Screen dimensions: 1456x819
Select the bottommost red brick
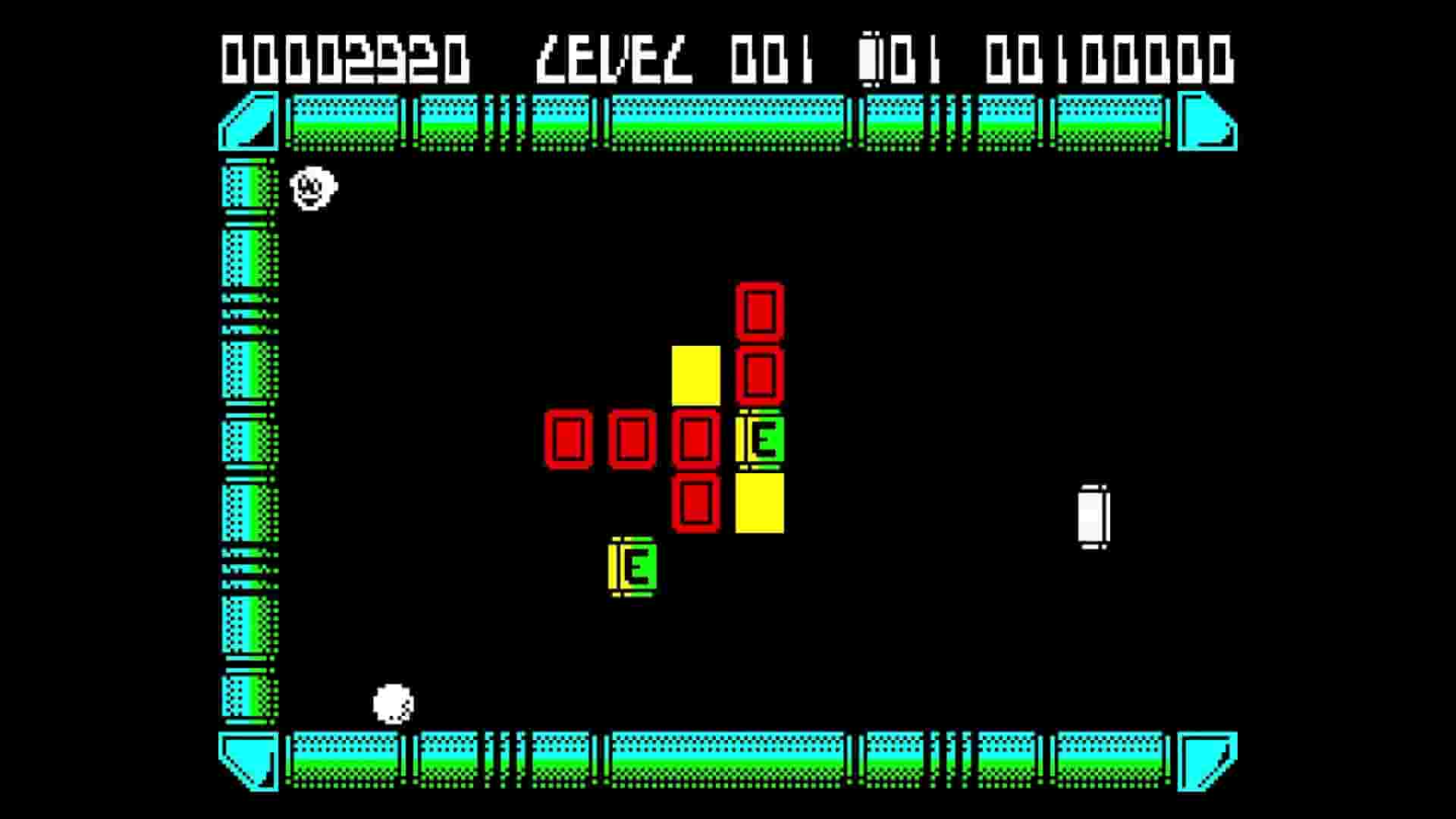coord(698,503)
